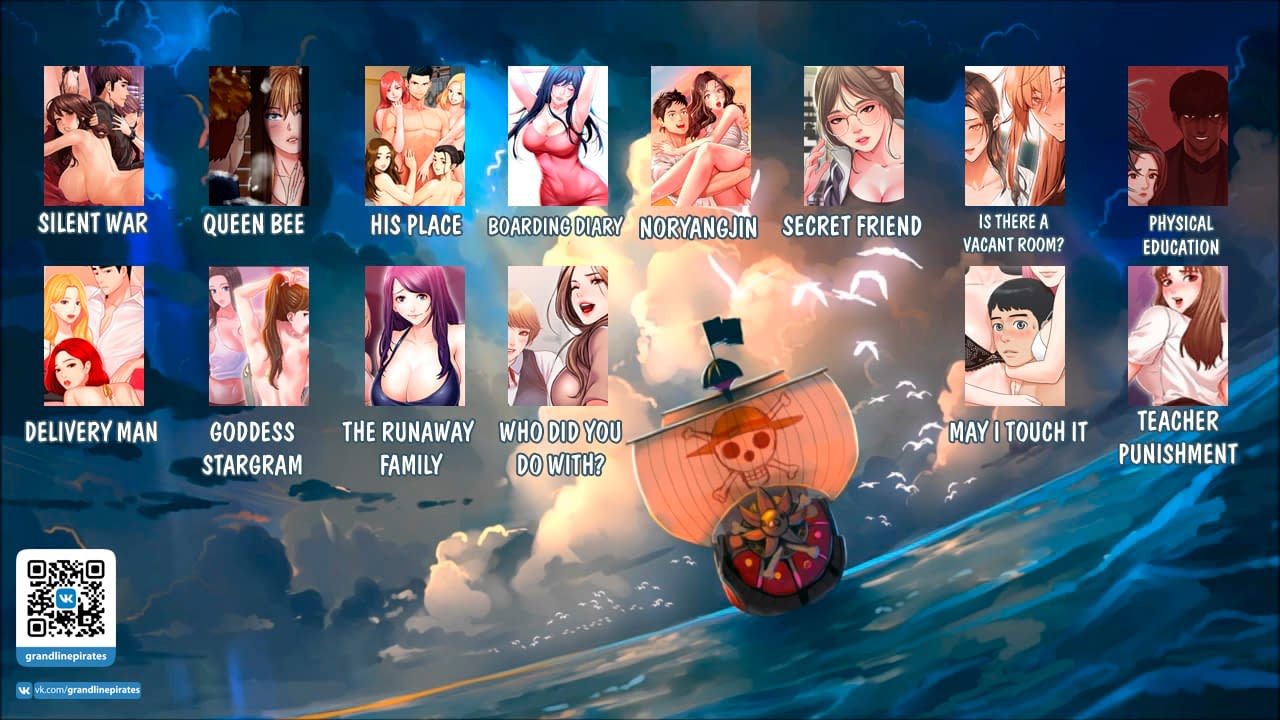This screenshot has width=1280, height=720.
Task: Pick the Boarding Diary thumbnail
Action: click(558, 136)
